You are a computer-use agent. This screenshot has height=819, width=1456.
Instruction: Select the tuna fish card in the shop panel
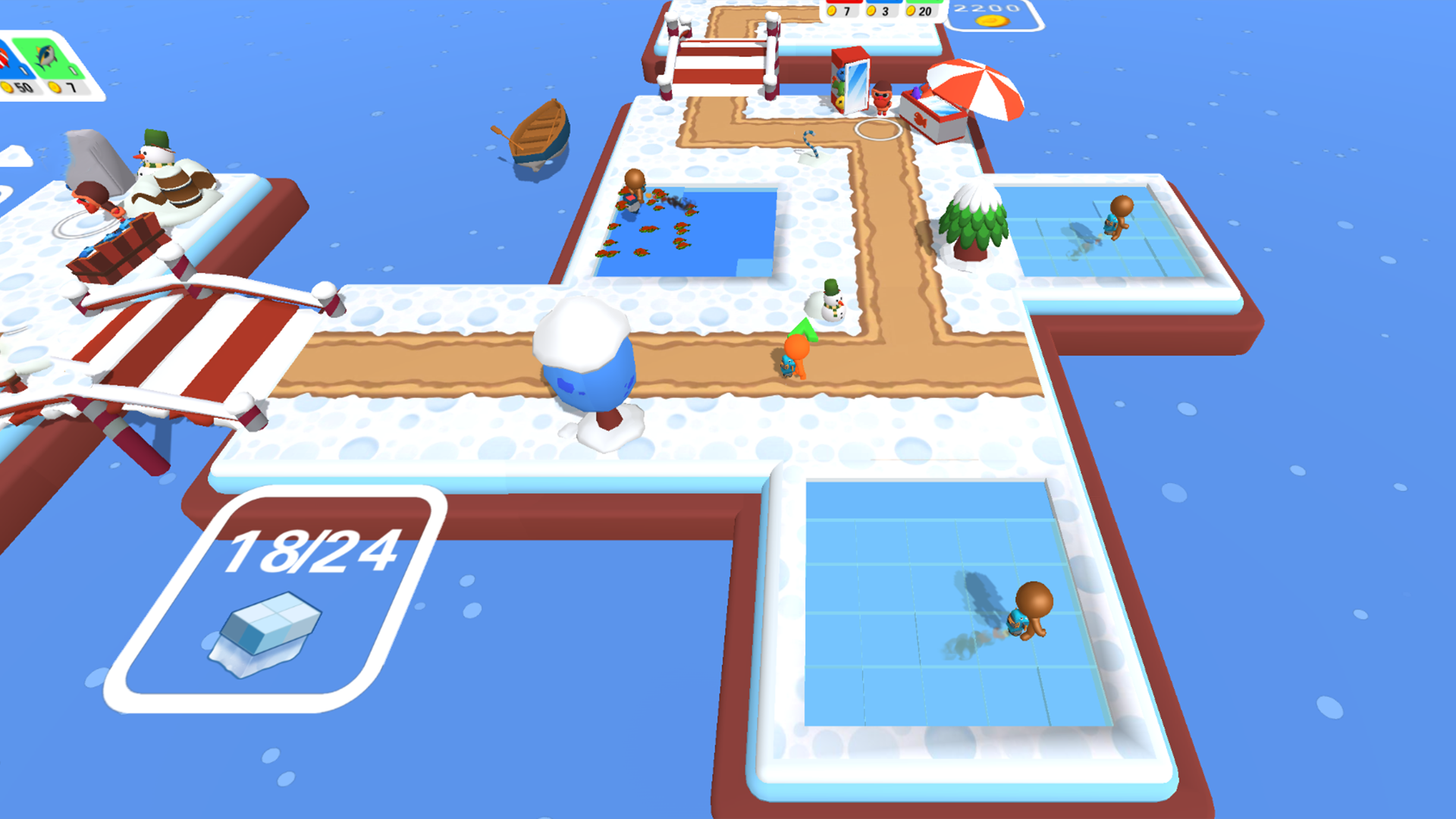click(x=47, y=55)
